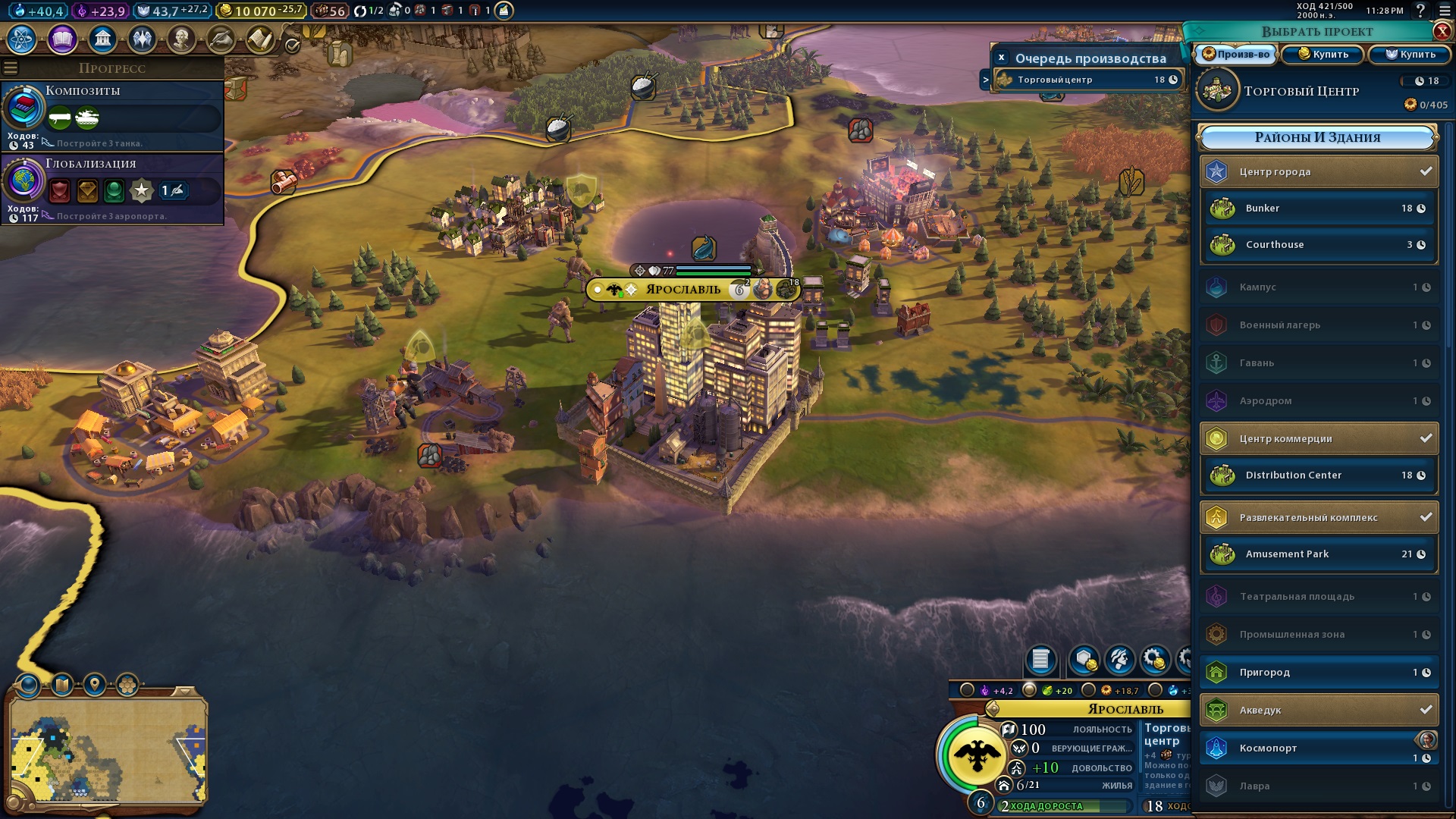Collapse the Районы и Здания section header
1456x819 pixels.
click(x=1317, y=137)
